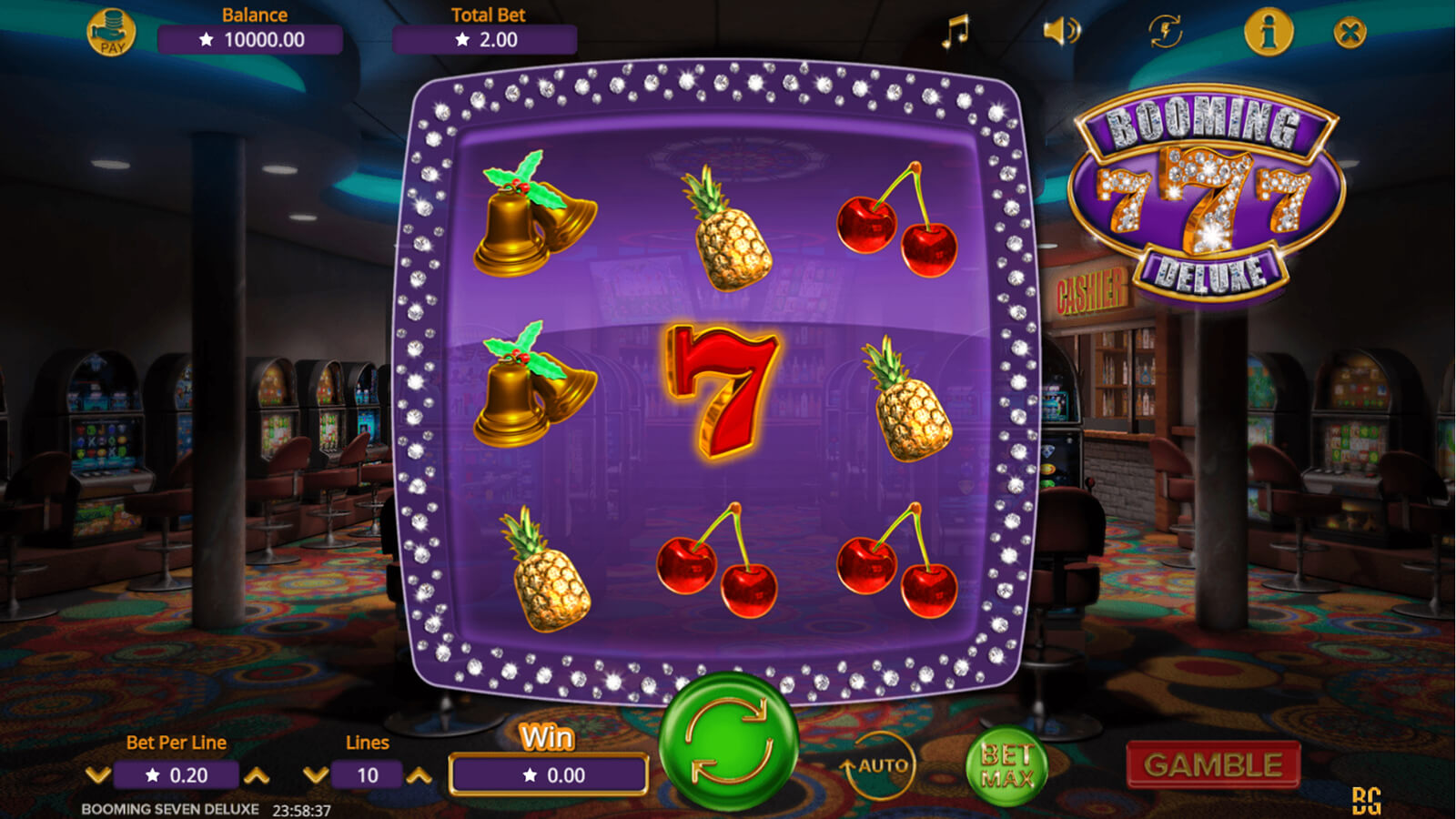Activate the lightning quick spin icon
This screenshot has width=1456, height=819.
coord(1165,32)
